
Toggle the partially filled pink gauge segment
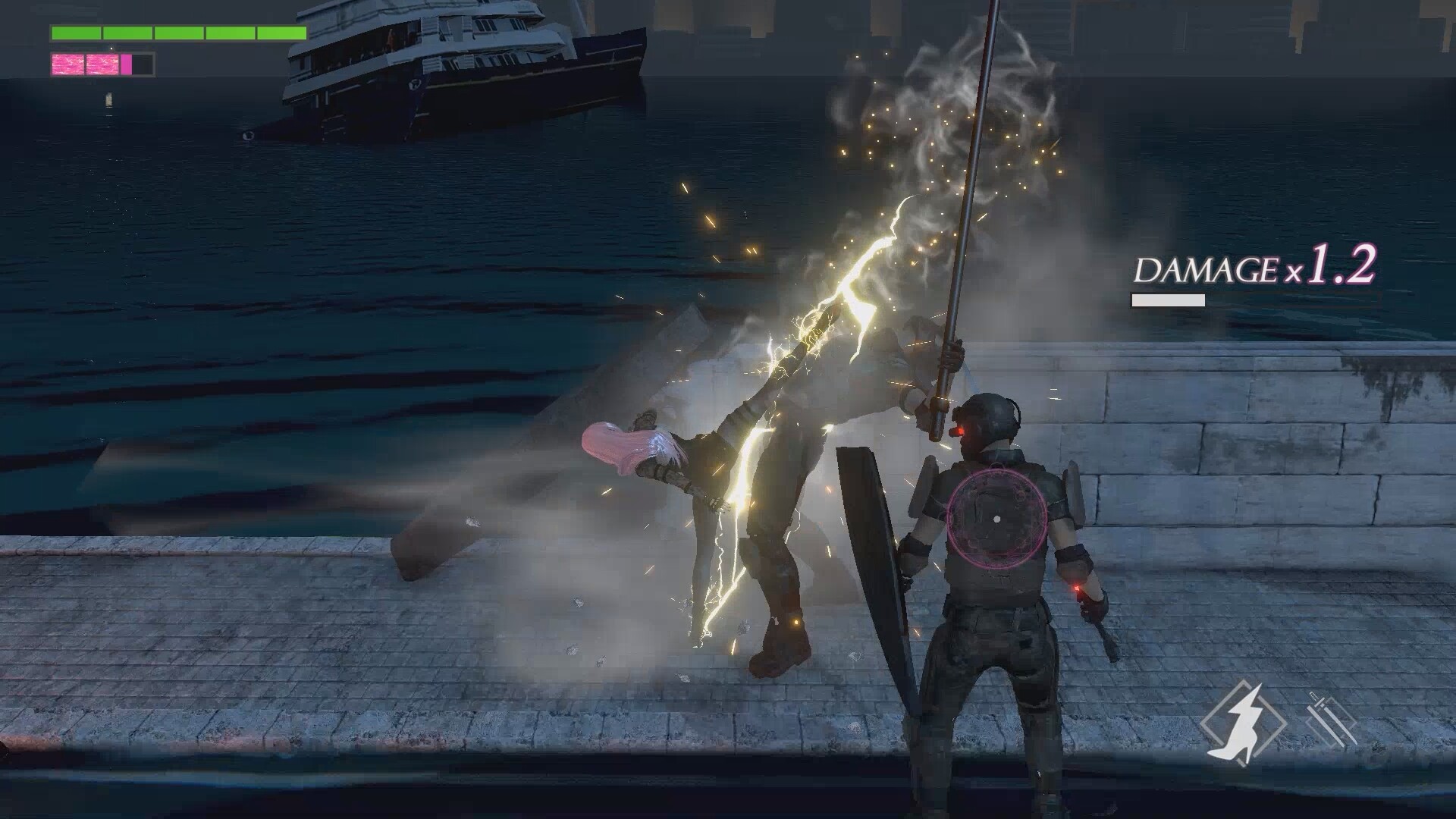click(126, 64)
